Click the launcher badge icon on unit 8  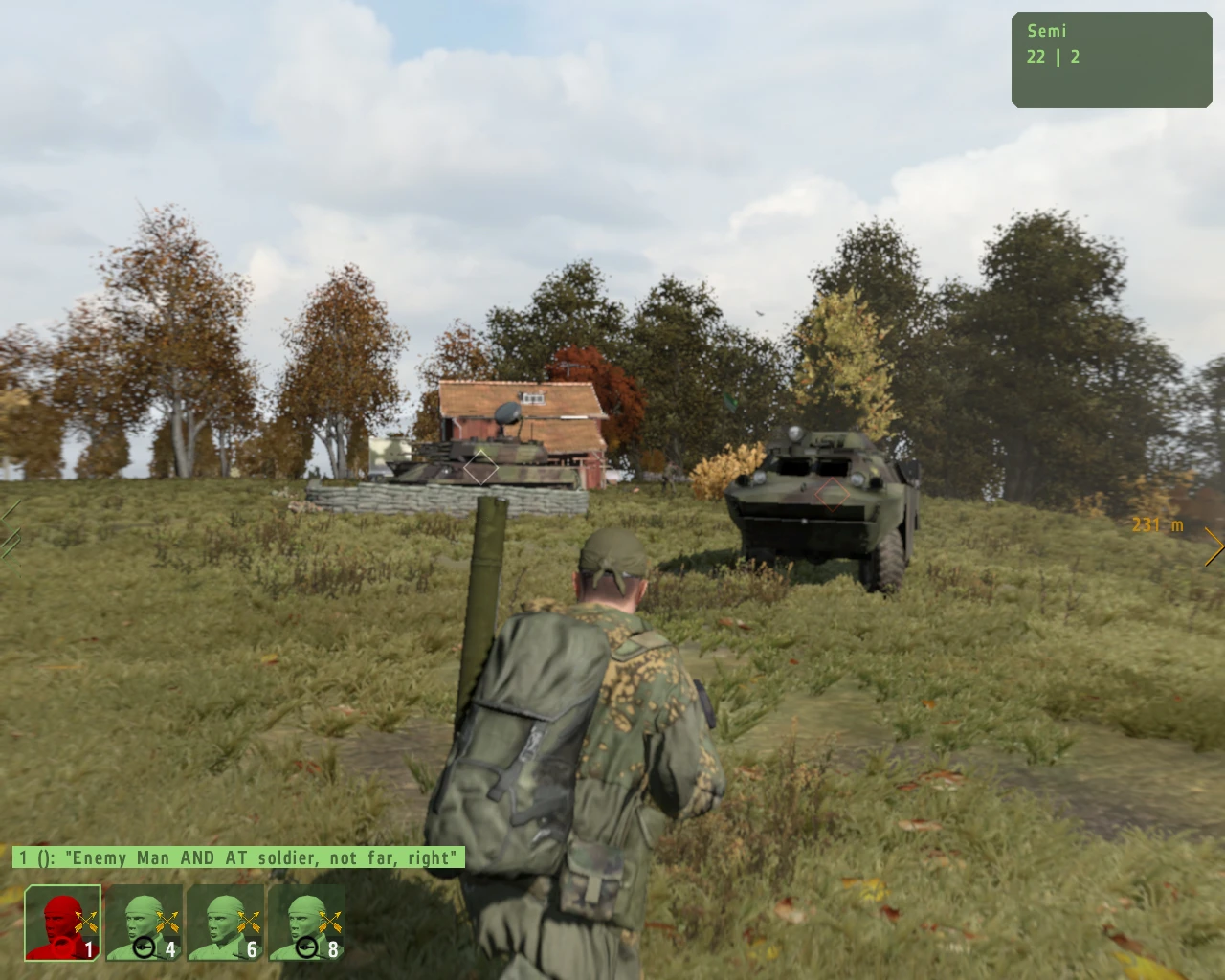(308, 947)
